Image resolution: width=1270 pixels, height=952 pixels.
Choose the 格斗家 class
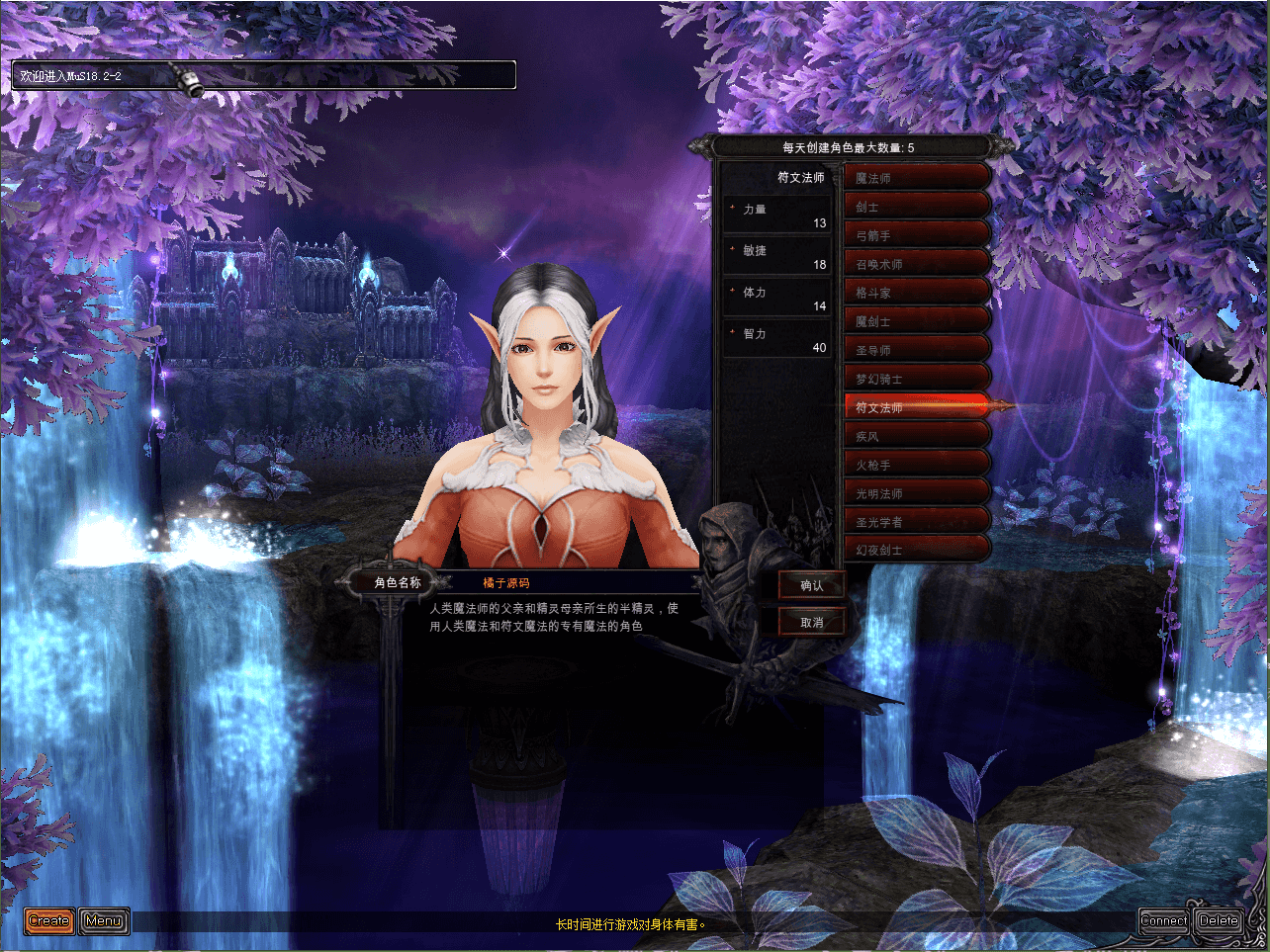pyautogui.click(x=916, y=293)
